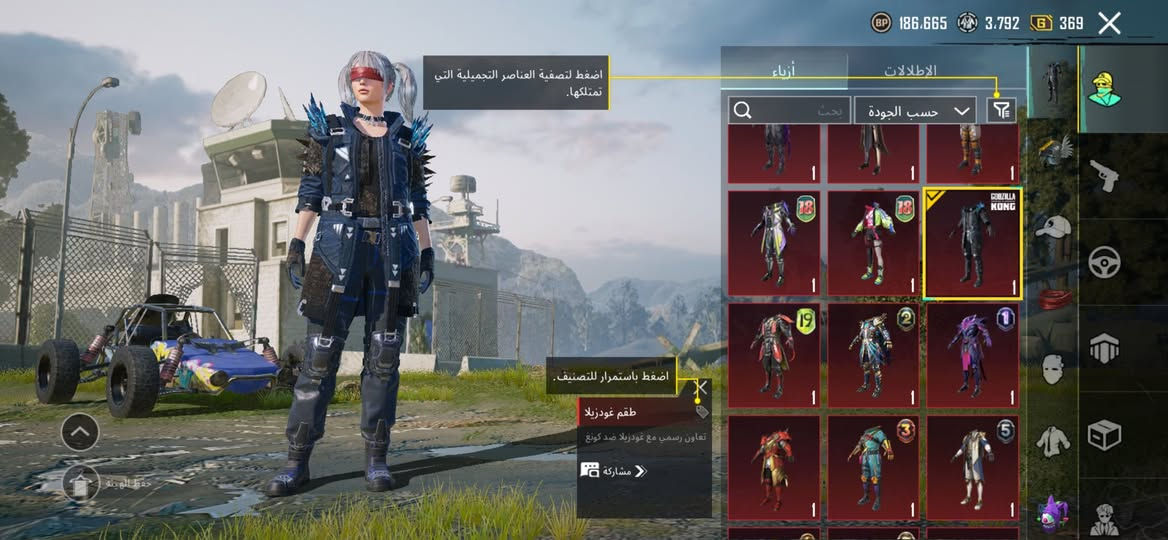Viewport: 1168px width, 540px height.
Task: Open the pistol weapons category
Action: click(x=1104, y=175)
